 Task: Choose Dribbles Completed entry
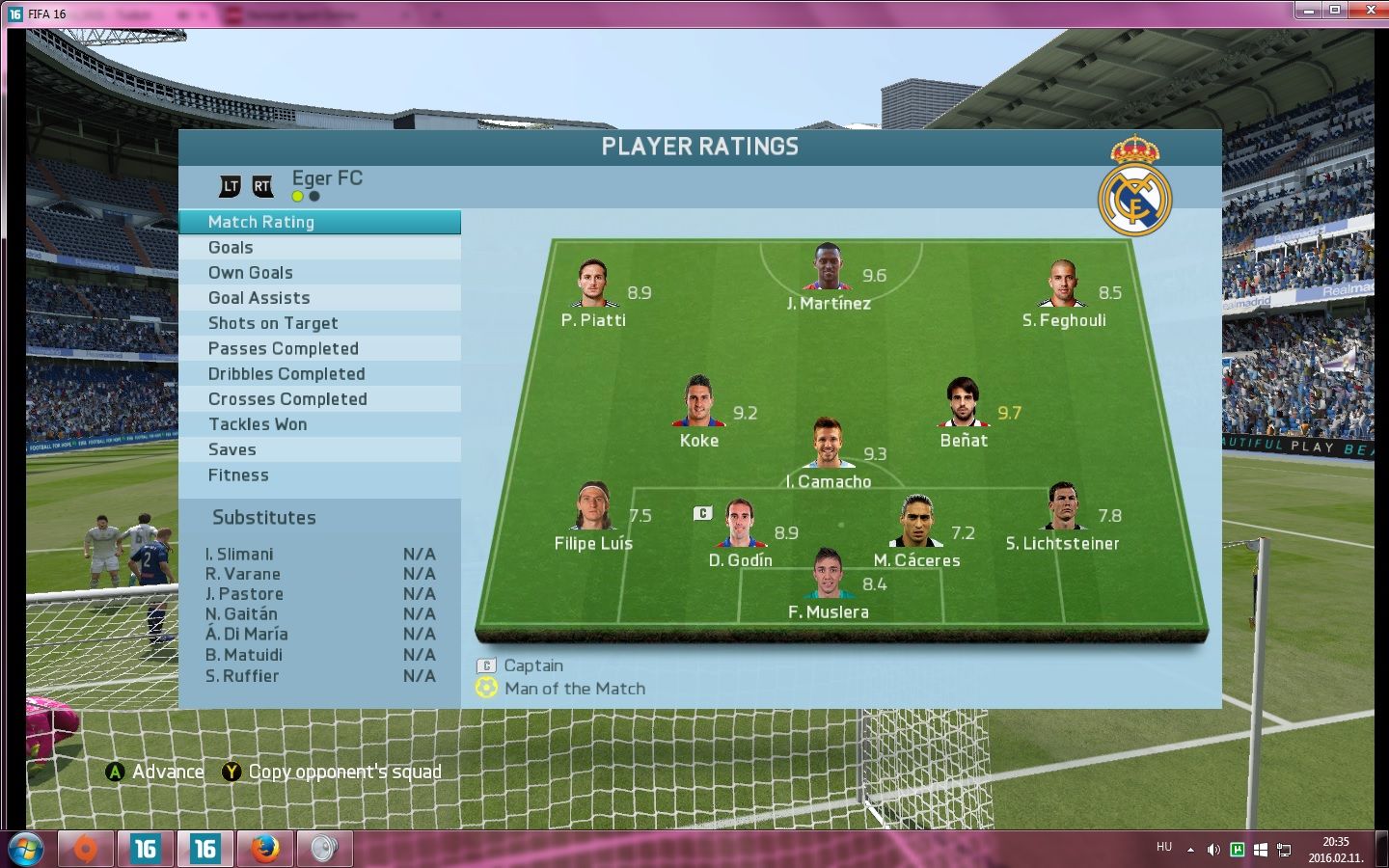click(x=319, y=374)
